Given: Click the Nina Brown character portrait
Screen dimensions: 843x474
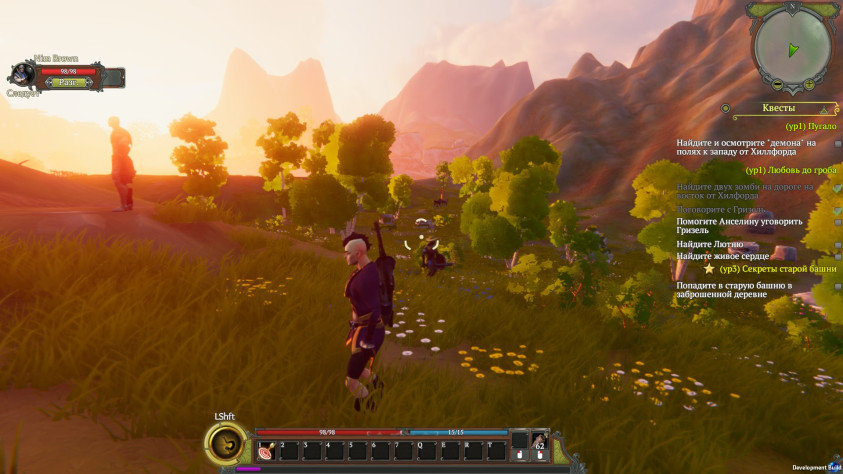Looking at the screenshot, I should [22, 76].
